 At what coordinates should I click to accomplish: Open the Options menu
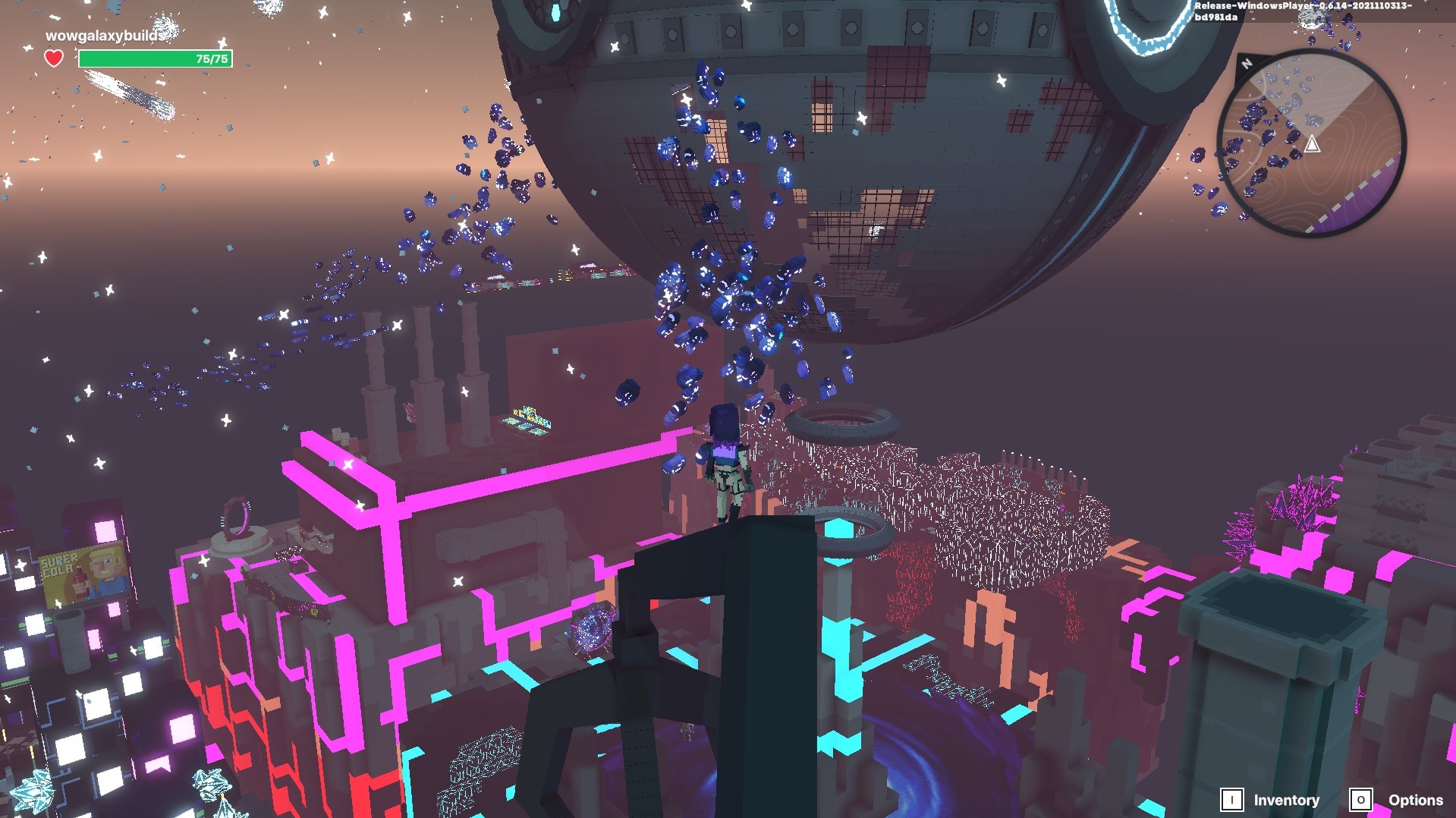pos(1397,800)
